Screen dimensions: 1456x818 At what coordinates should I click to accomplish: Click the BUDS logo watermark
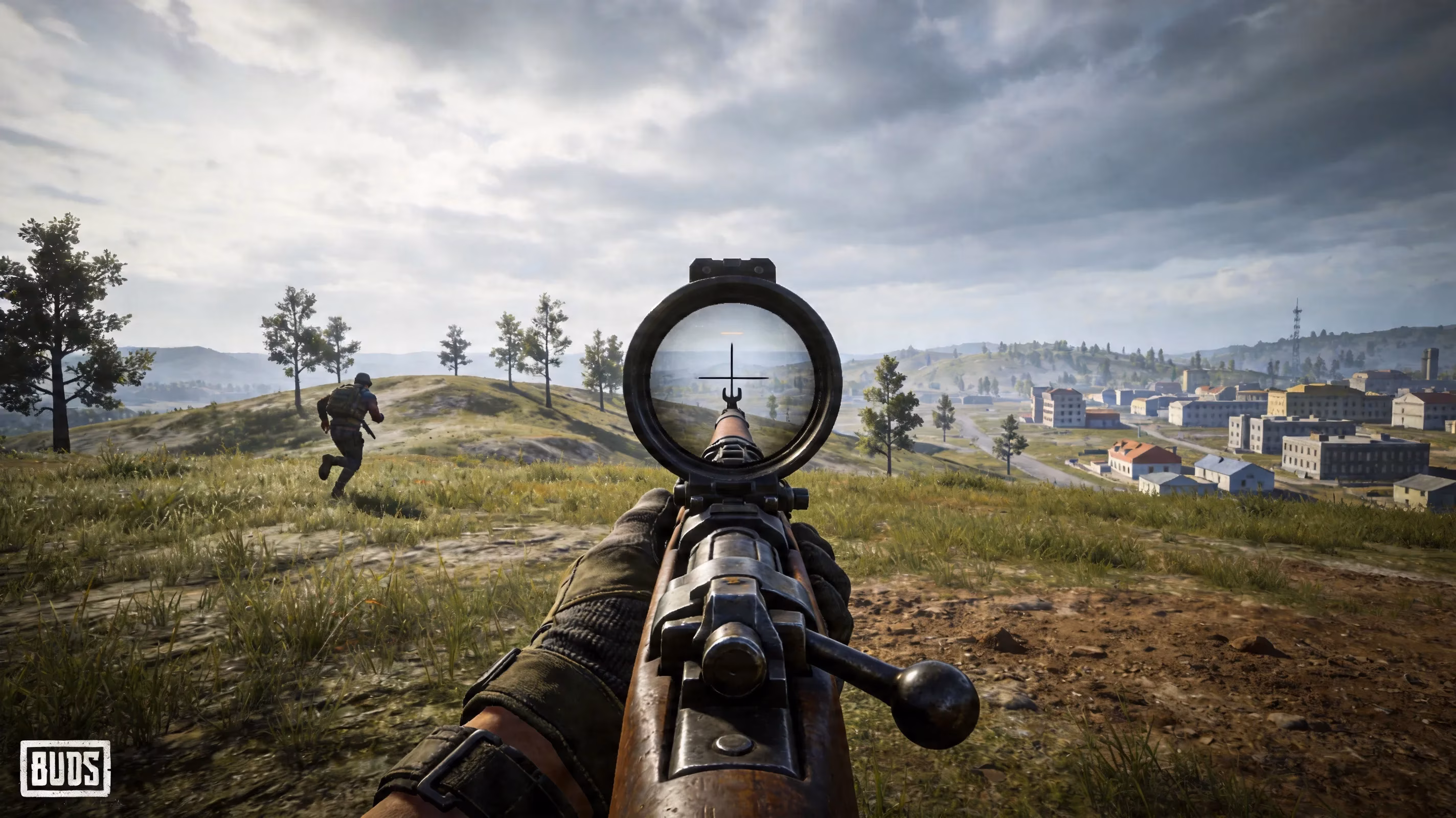(x=65, y=768)
